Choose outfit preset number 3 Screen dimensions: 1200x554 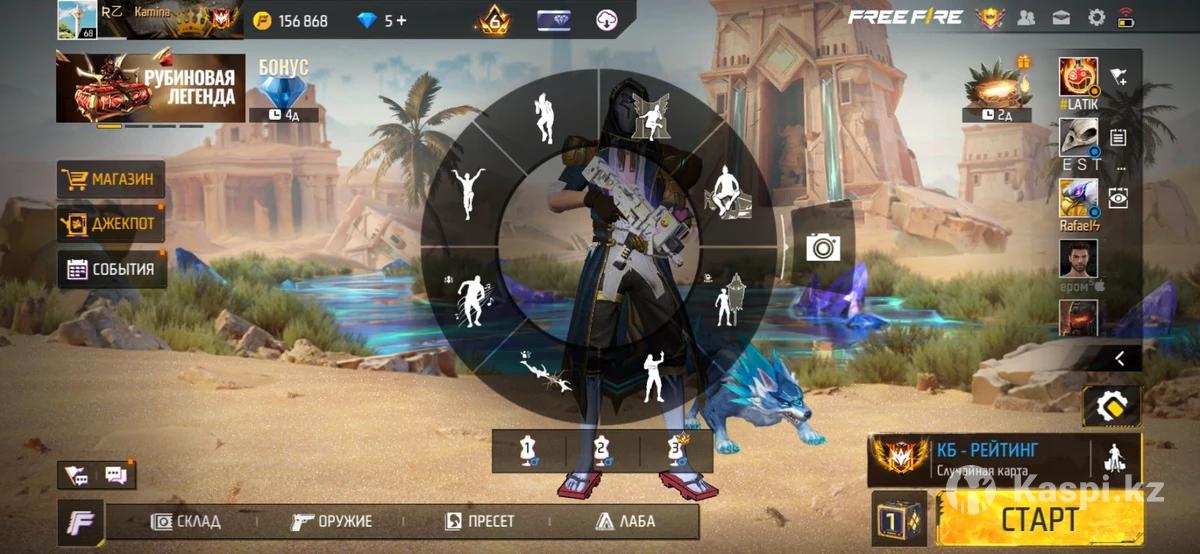[x=676, y=451]
